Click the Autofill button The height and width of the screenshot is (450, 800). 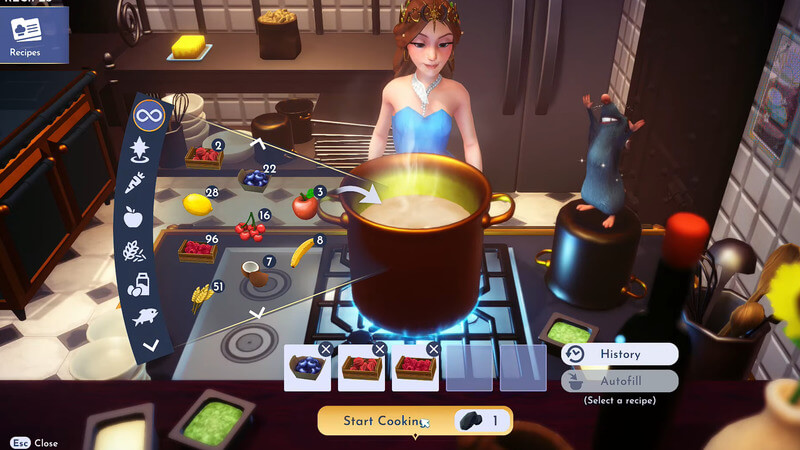pyautogui.click(x=619, y=381)
